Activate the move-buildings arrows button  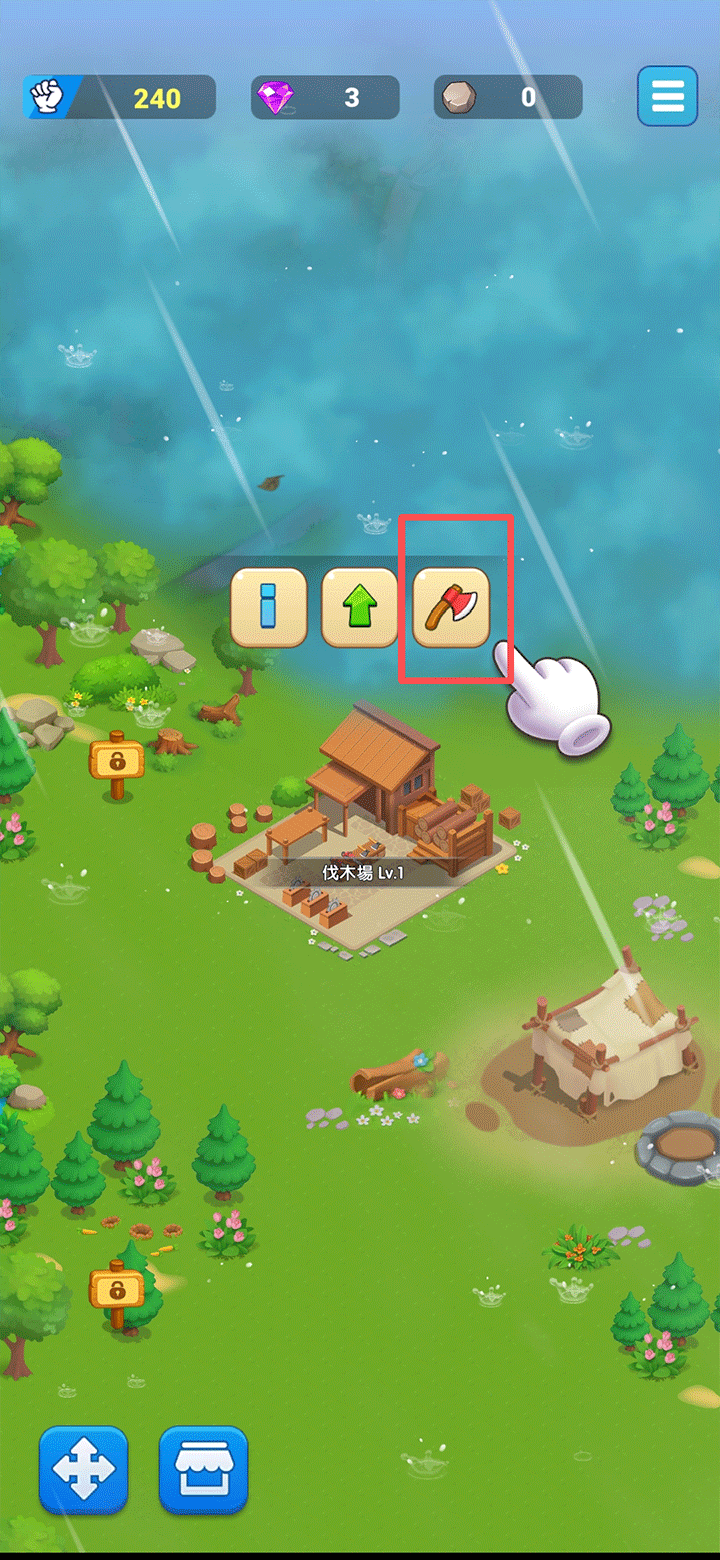pos(84,1470)
